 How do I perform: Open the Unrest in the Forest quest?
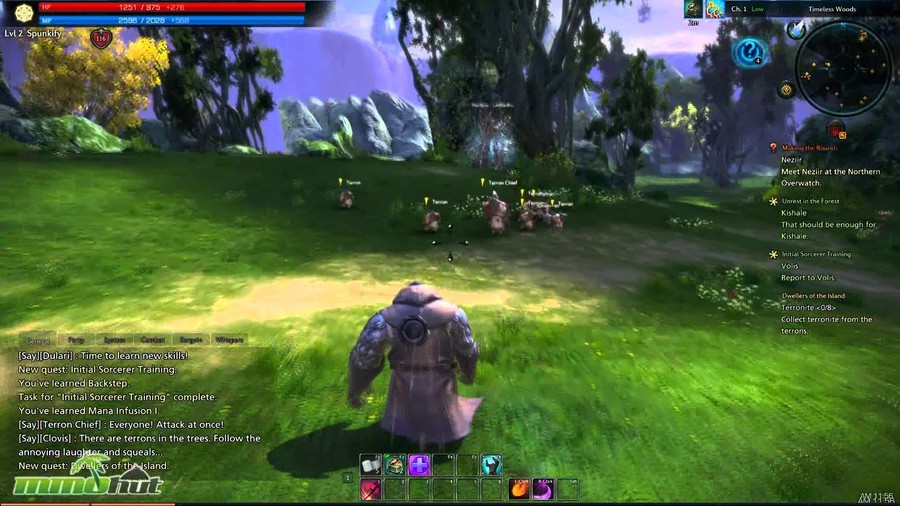coord(810,201)
